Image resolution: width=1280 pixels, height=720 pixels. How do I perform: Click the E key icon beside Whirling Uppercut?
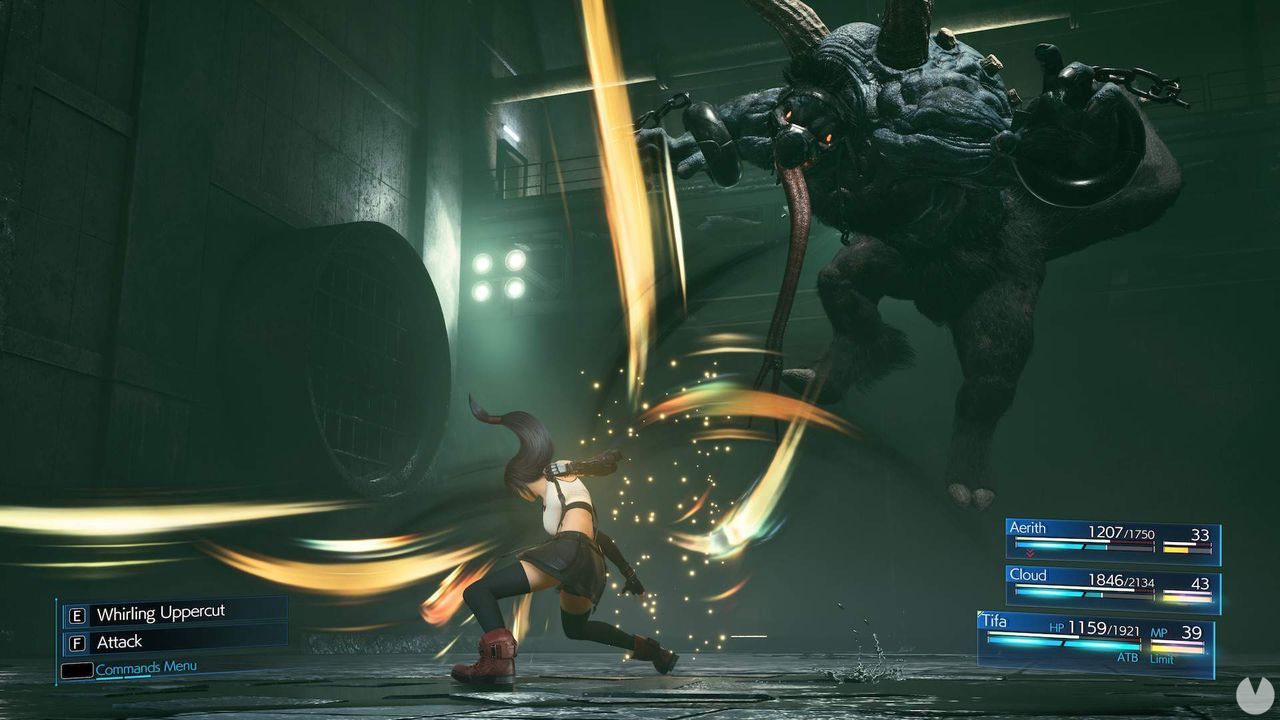coord(77,615)
